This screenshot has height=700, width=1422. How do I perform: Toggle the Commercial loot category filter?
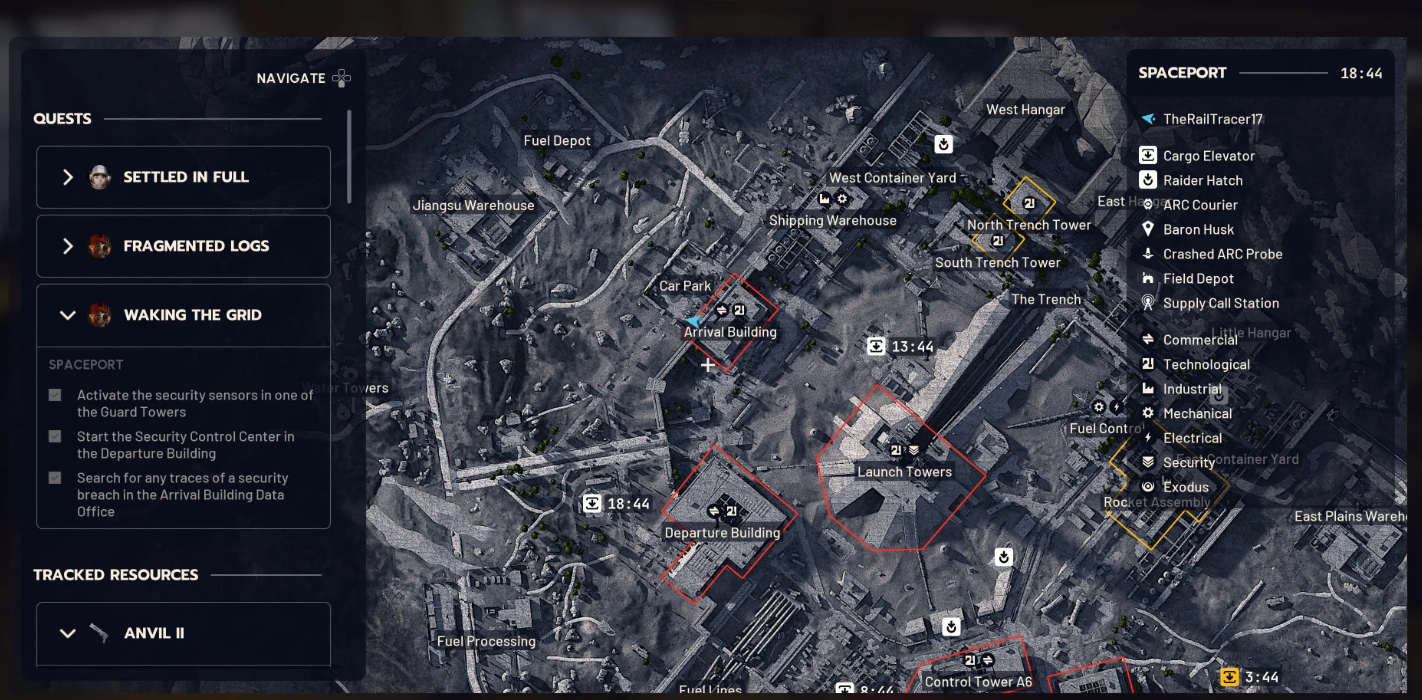pos(1200,340)
